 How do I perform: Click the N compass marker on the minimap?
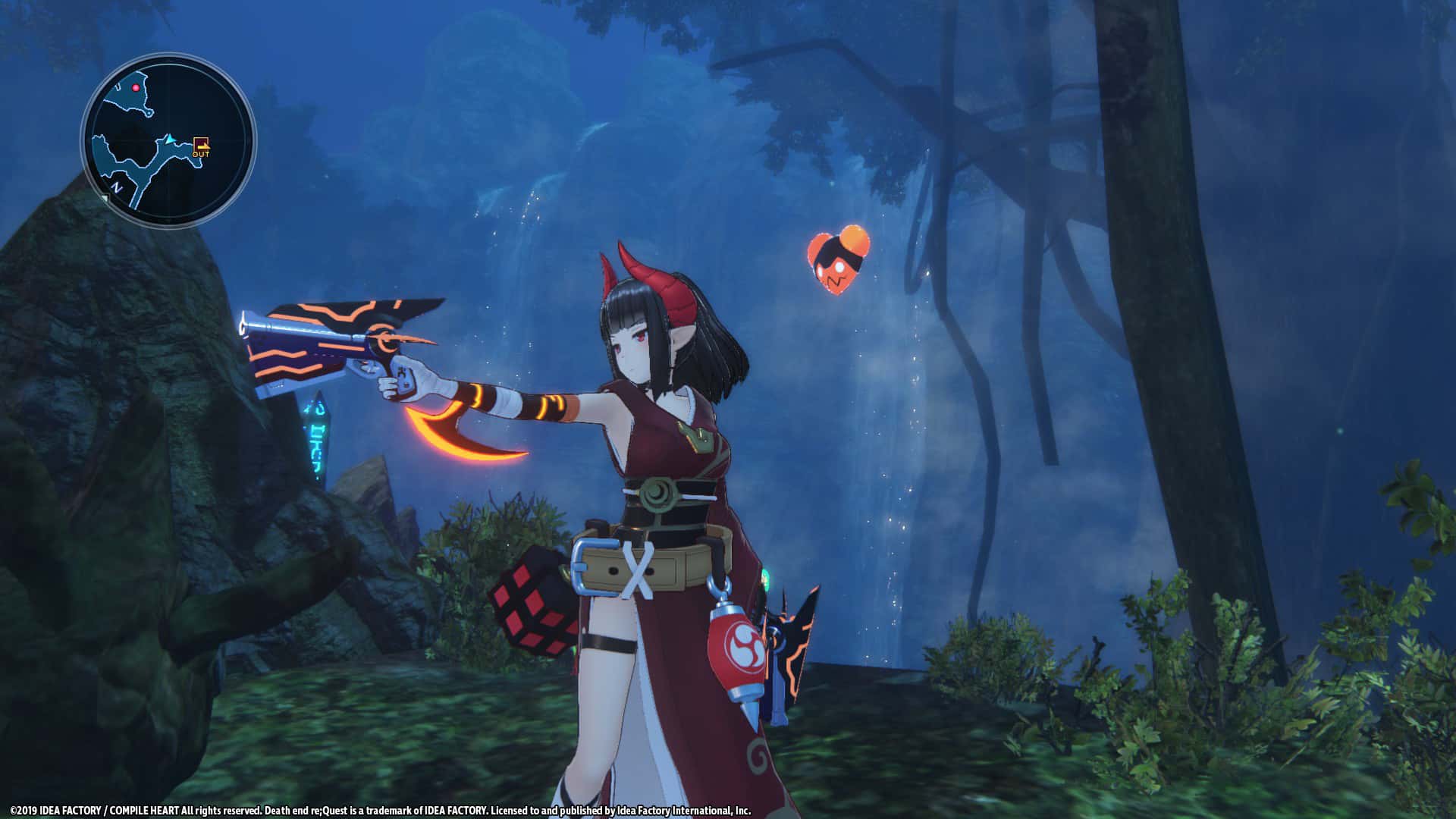coord(116,187)
